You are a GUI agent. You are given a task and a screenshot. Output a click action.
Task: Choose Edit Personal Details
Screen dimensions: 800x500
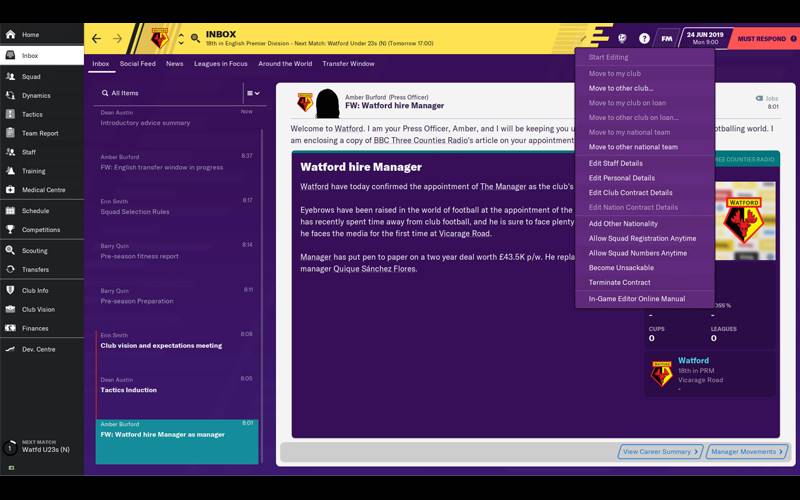622,178
